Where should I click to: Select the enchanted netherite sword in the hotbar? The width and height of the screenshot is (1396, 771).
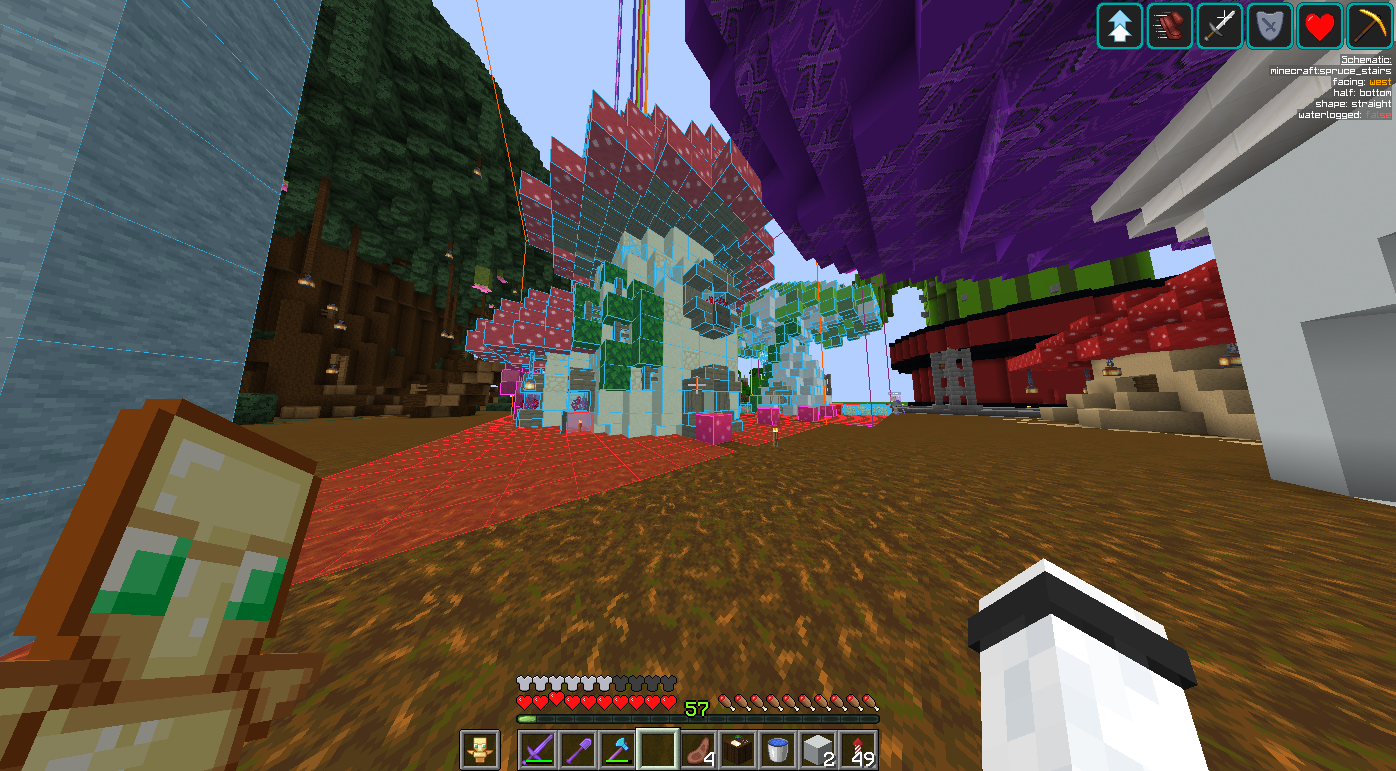[x=538, y=749]
